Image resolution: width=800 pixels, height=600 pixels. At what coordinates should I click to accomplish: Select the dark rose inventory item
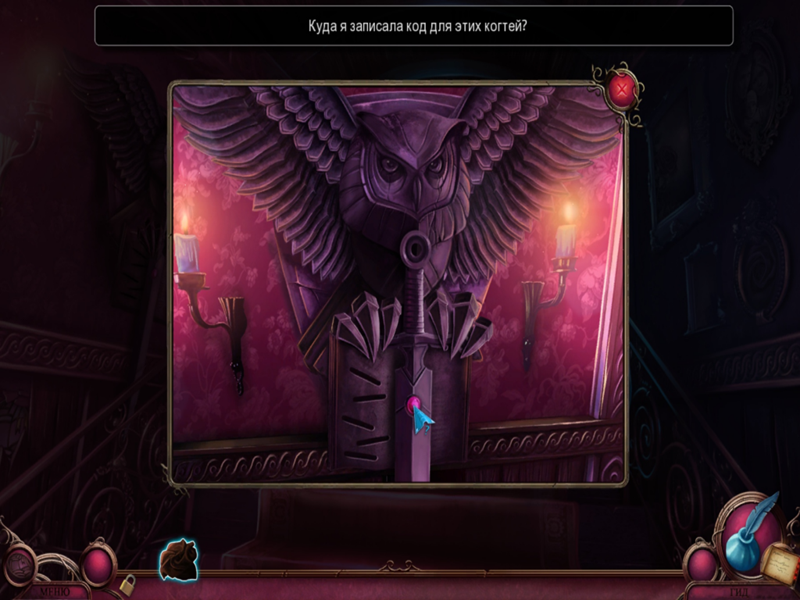tap(179, 559)
